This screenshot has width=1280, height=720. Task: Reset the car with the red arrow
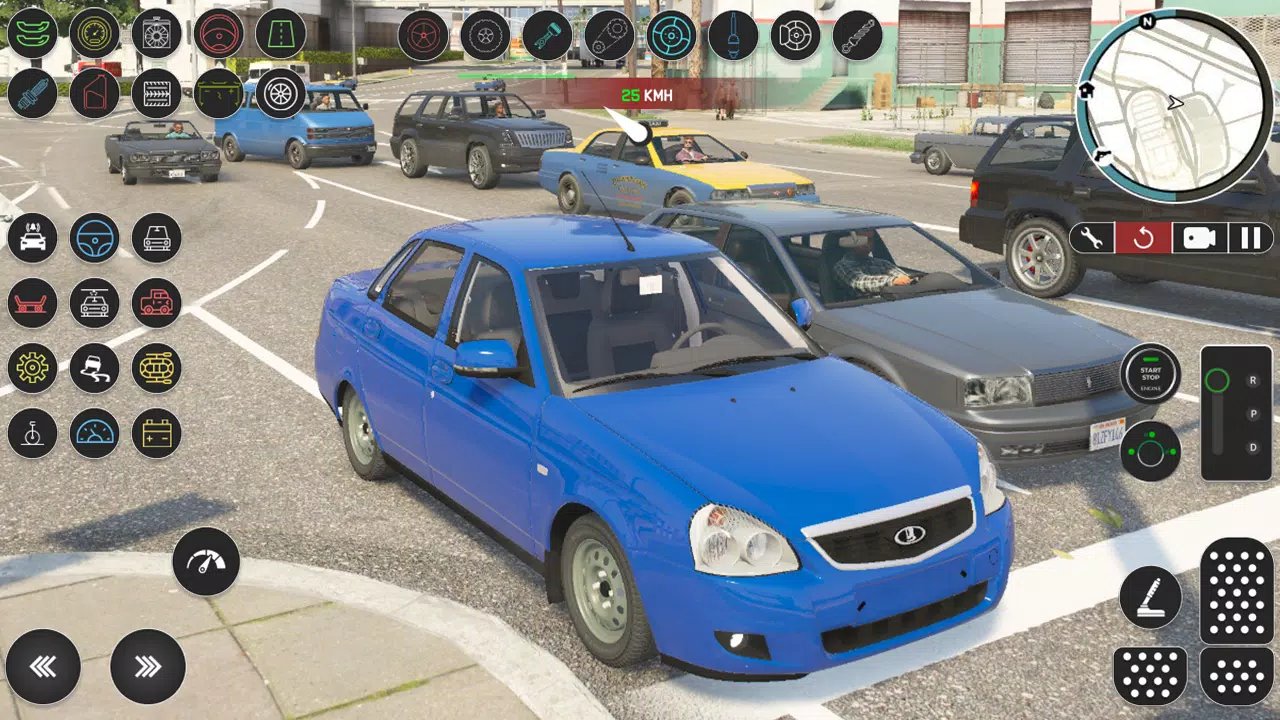tap(1144, 238)
